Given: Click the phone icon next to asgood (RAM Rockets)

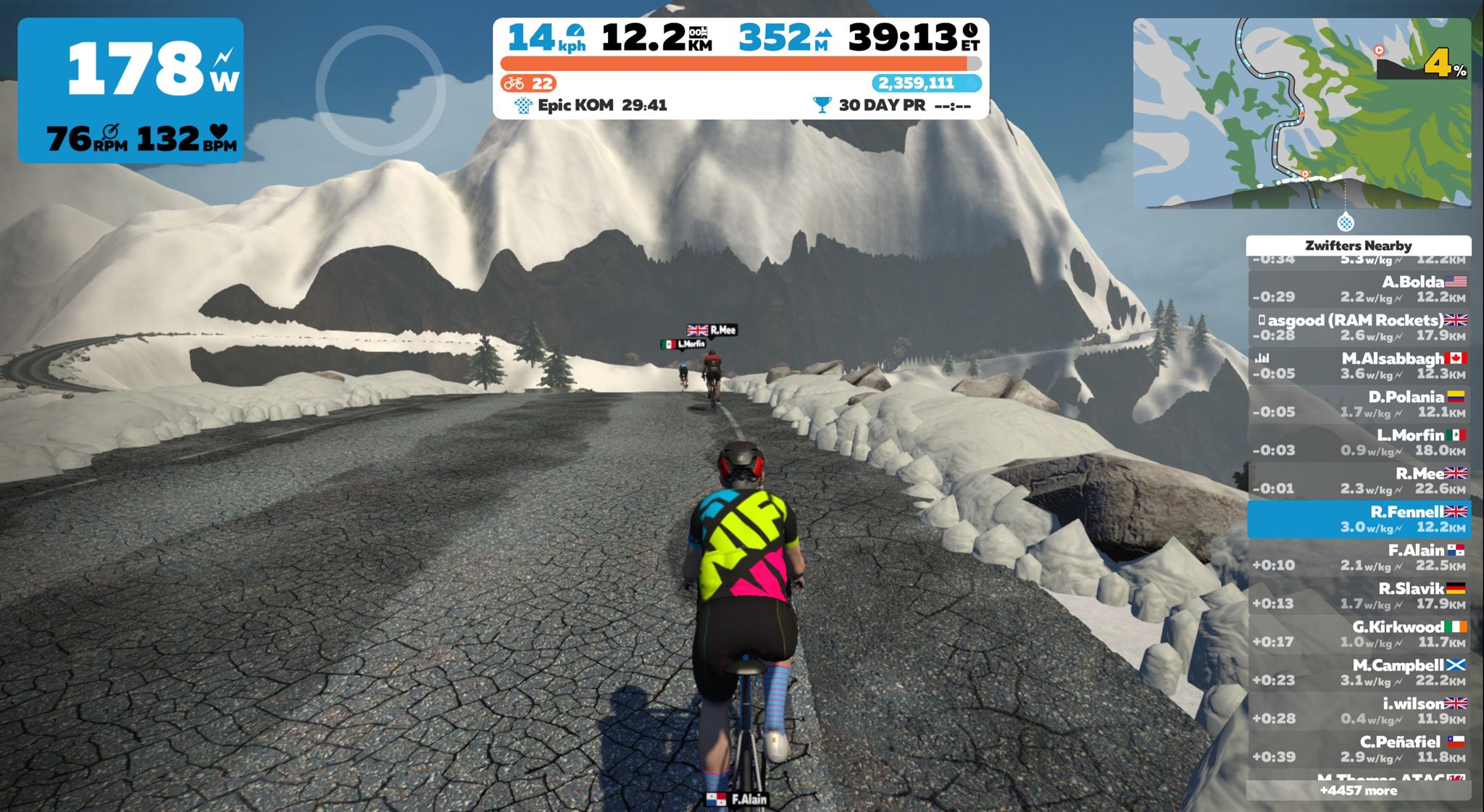Looking at the screenshot, I should coord(1264,319).
